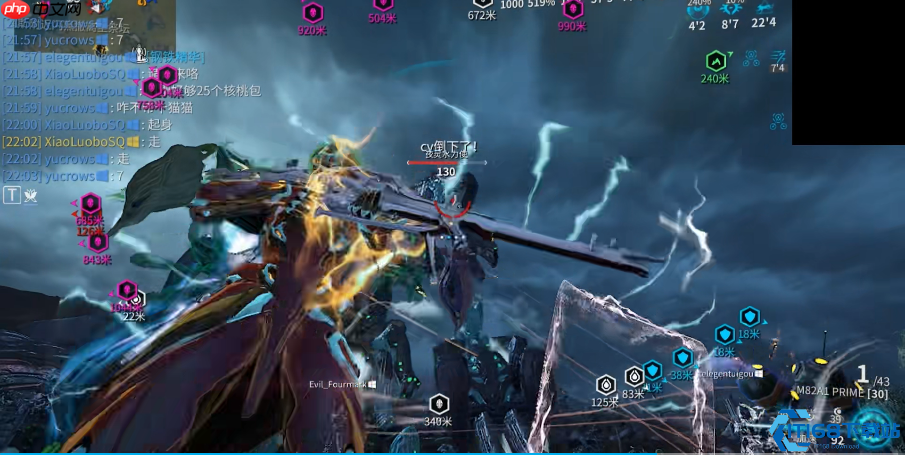Select the magenta 504米 waypoint marker
Image resolution: width=905 pixels, height=455 pixels.
383,5
